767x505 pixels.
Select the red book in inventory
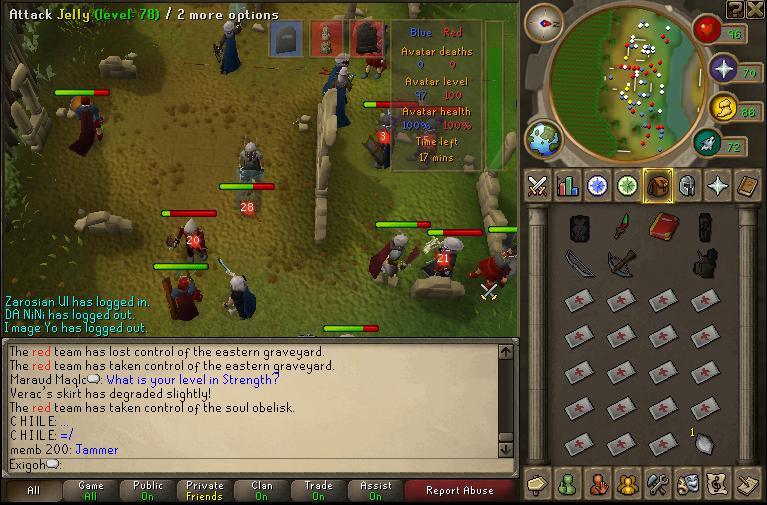pyautogui.click(x=660, y=227)
